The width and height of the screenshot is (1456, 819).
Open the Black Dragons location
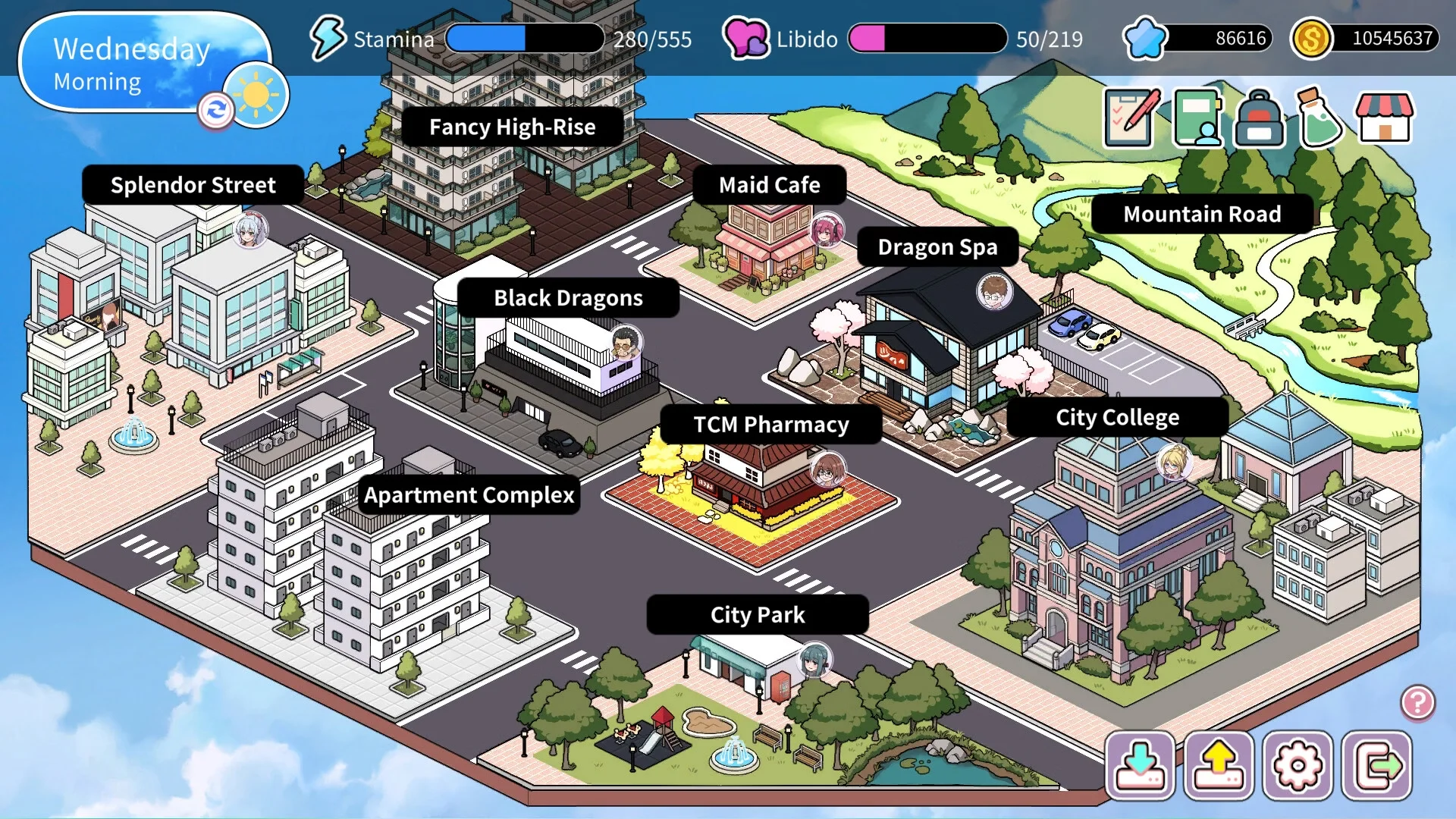point(568,298)
